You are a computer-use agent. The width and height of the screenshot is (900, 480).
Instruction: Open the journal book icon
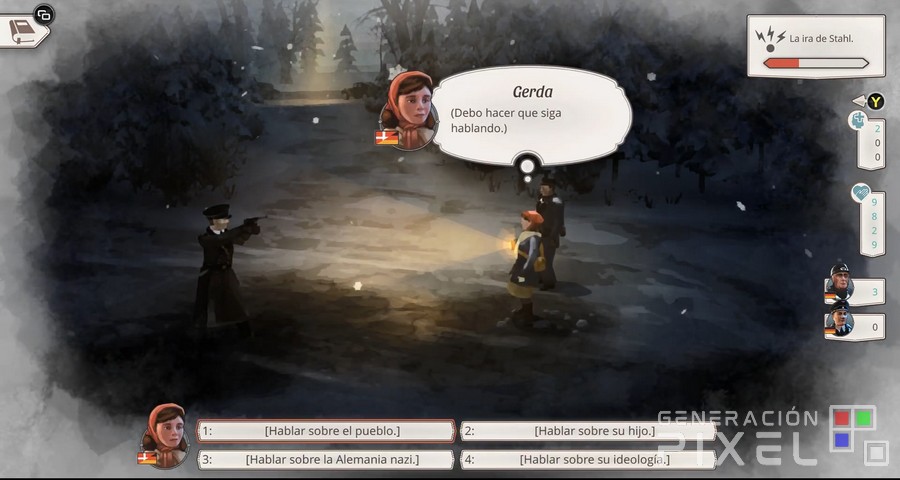pyautogui.click(x=23, y=30)
